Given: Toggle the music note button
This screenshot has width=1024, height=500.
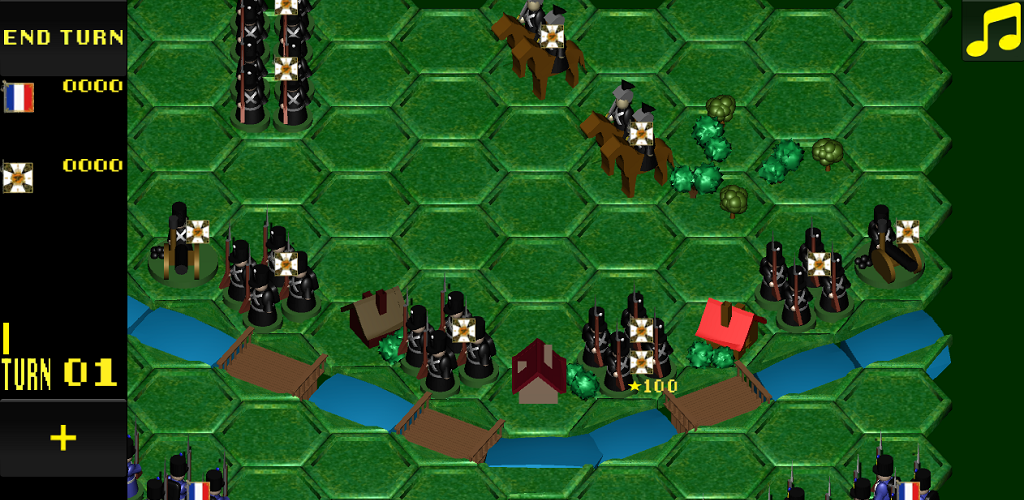Looking at the screenshot, I should point(991,31).
